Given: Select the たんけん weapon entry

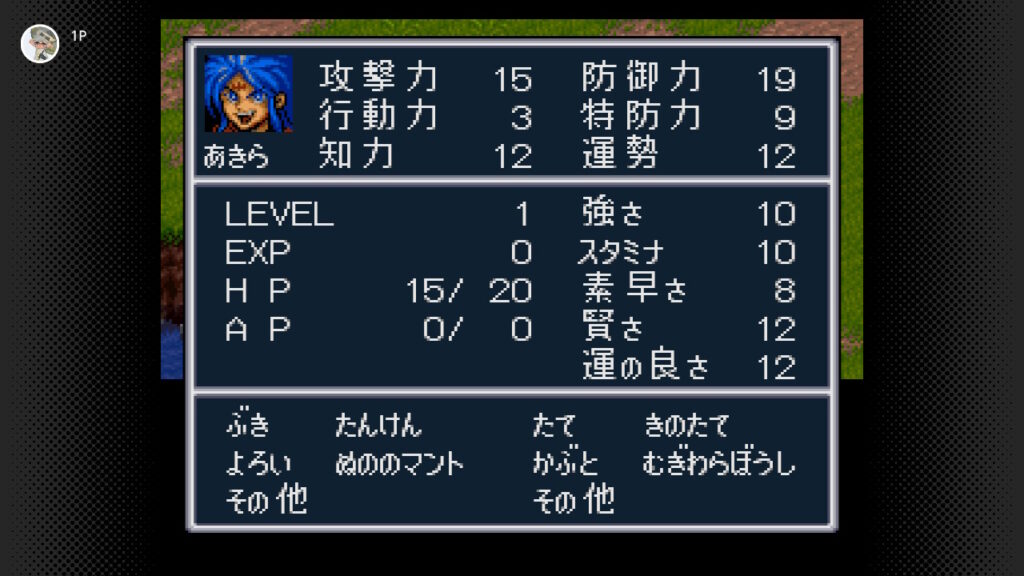Looking at the screenshot, I should 378,426.
